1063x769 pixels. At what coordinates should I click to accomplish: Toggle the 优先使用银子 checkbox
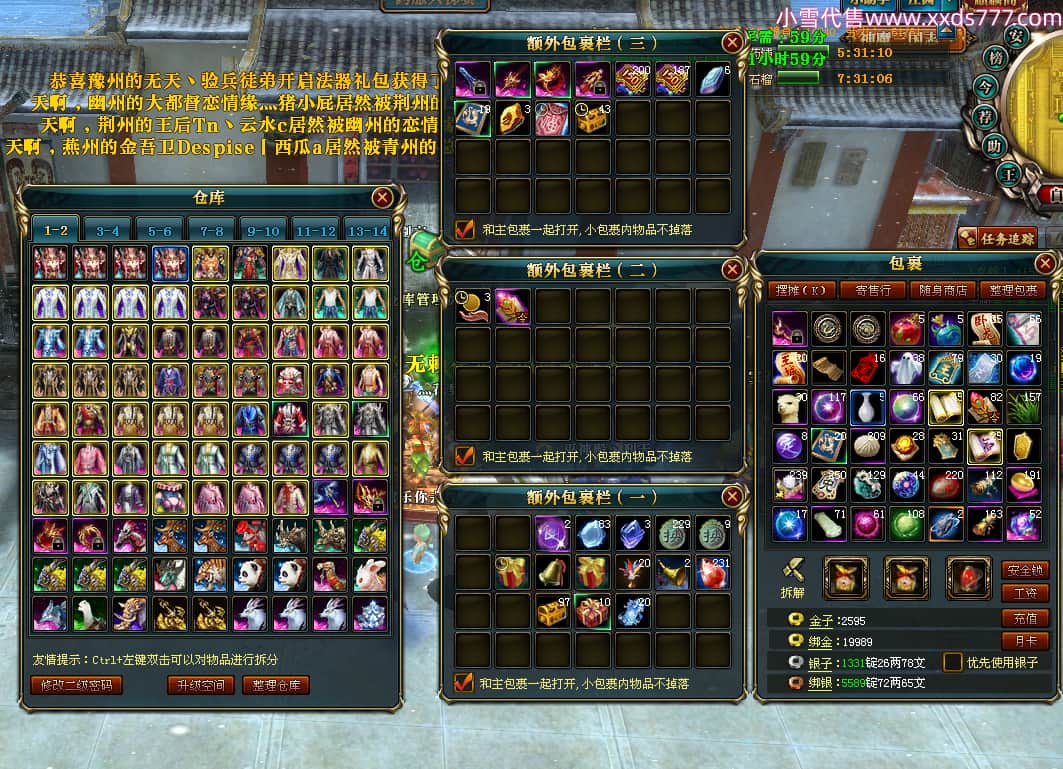953,662
